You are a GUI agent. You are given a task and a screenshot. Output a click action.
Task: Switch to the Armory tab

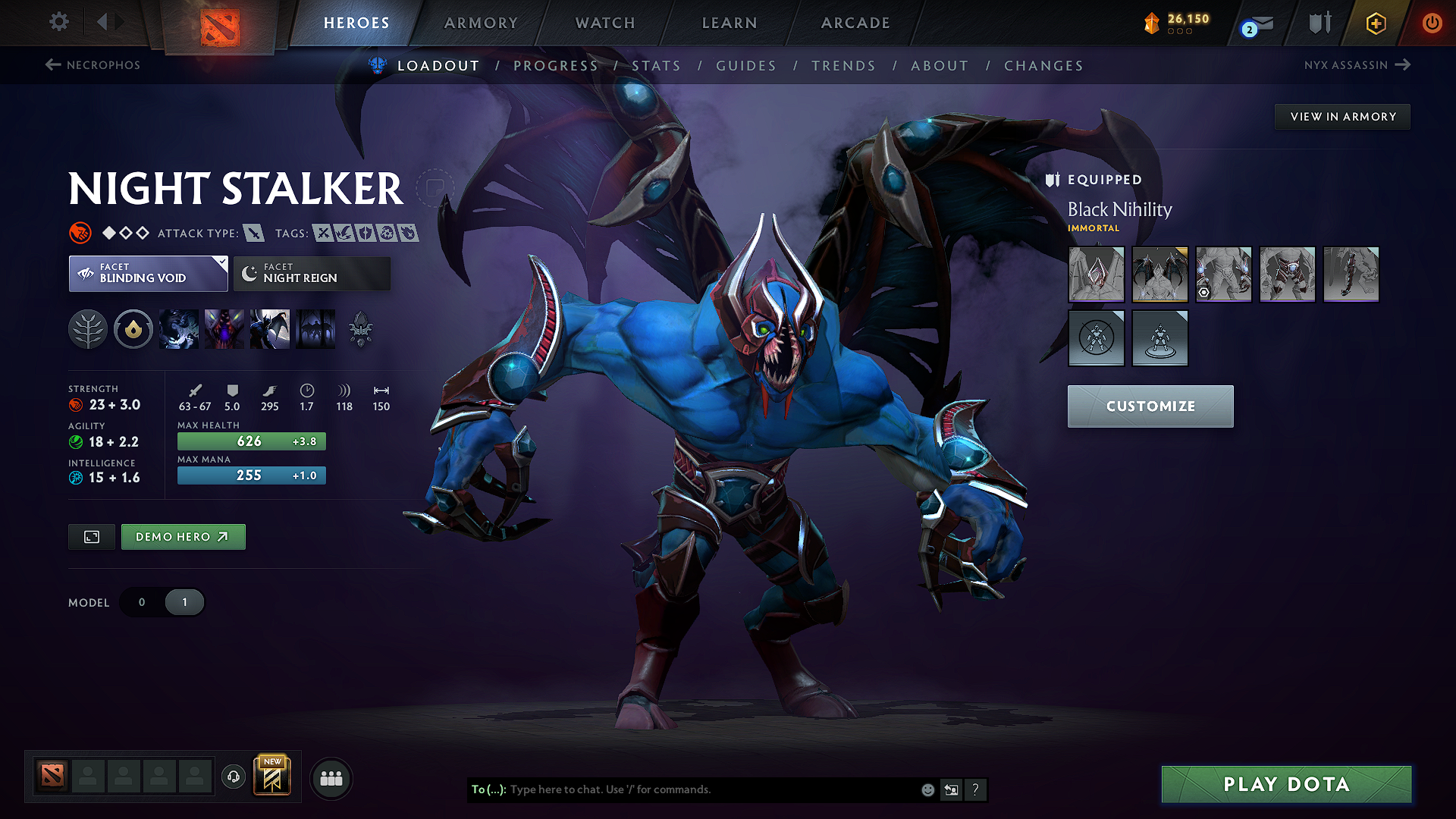(x=480, y=23)
